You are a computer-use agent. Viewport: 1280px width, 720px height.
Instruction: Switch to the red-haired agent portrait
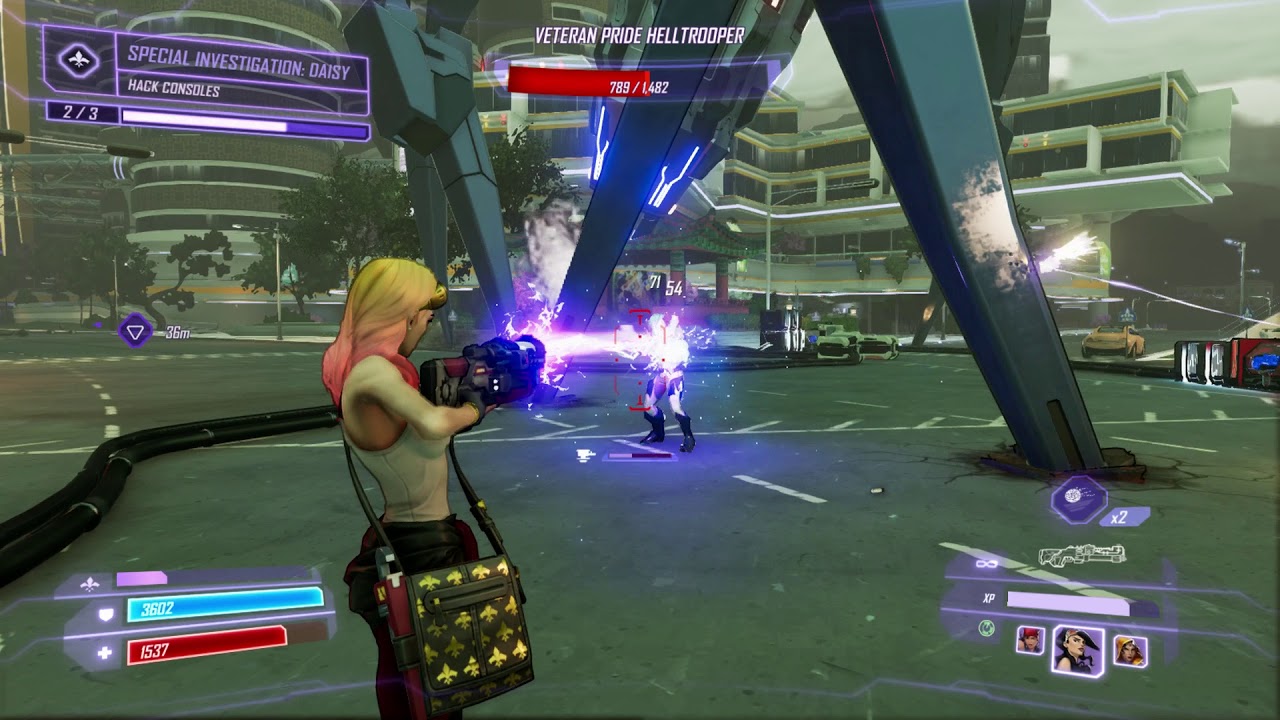click(x=1030, y=640)
